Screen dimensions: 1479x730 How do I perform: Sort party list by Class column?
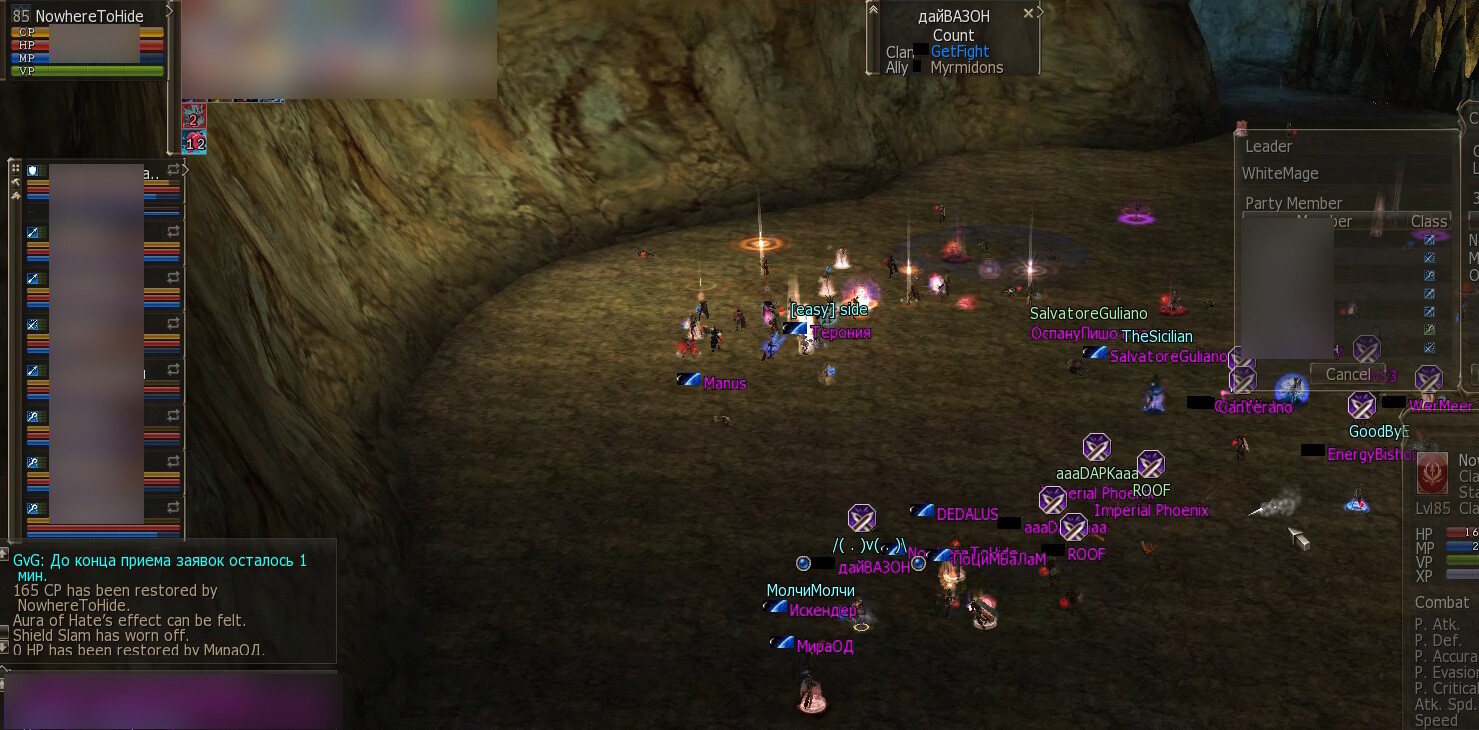tap(1428, 221)
